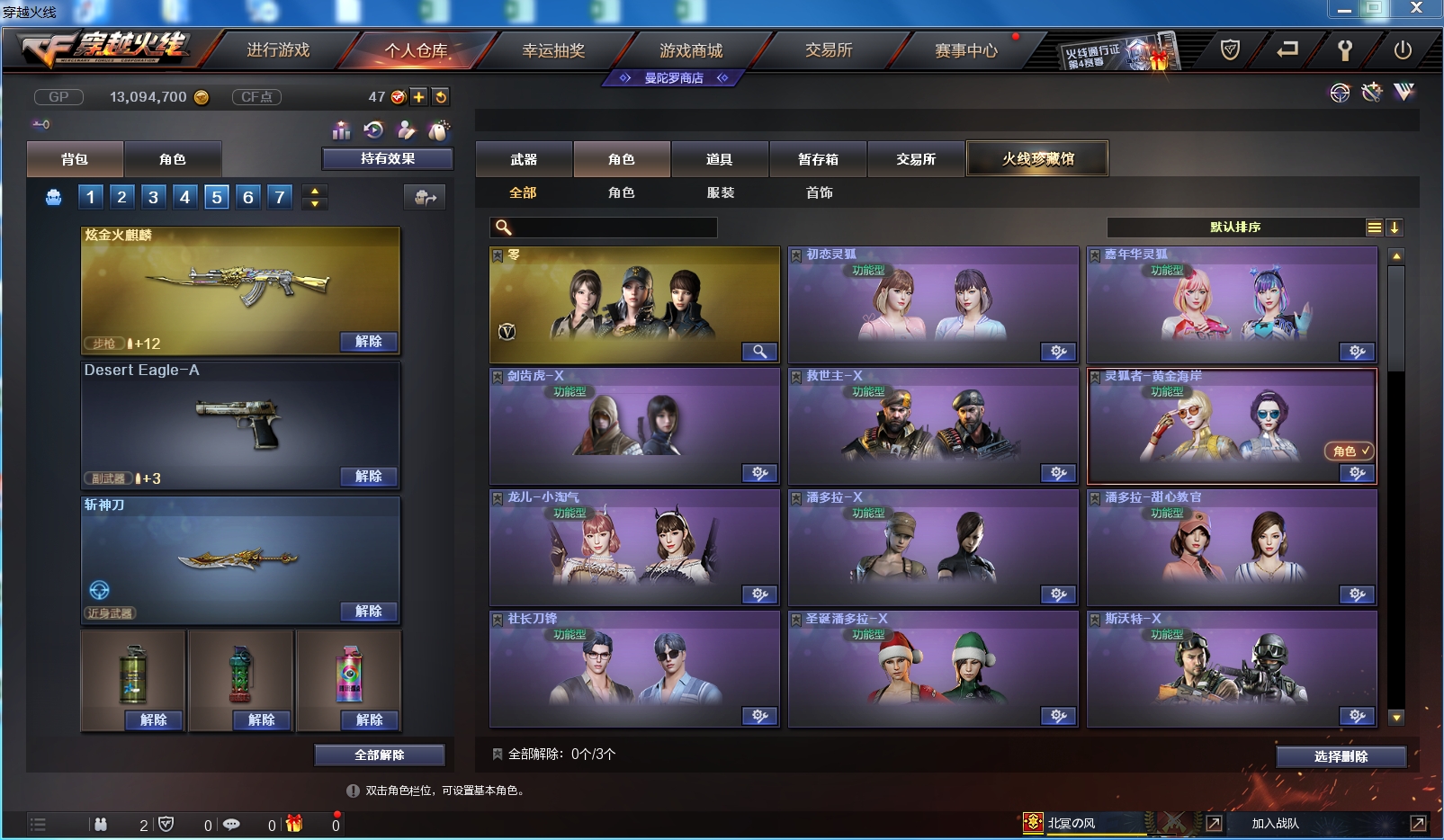The height and width of the screenshot is (840, 1444).
Task: Toggle the 角色 checkmark on 灵狐者-黄金海岸 card
Action: click(1348, 452)
